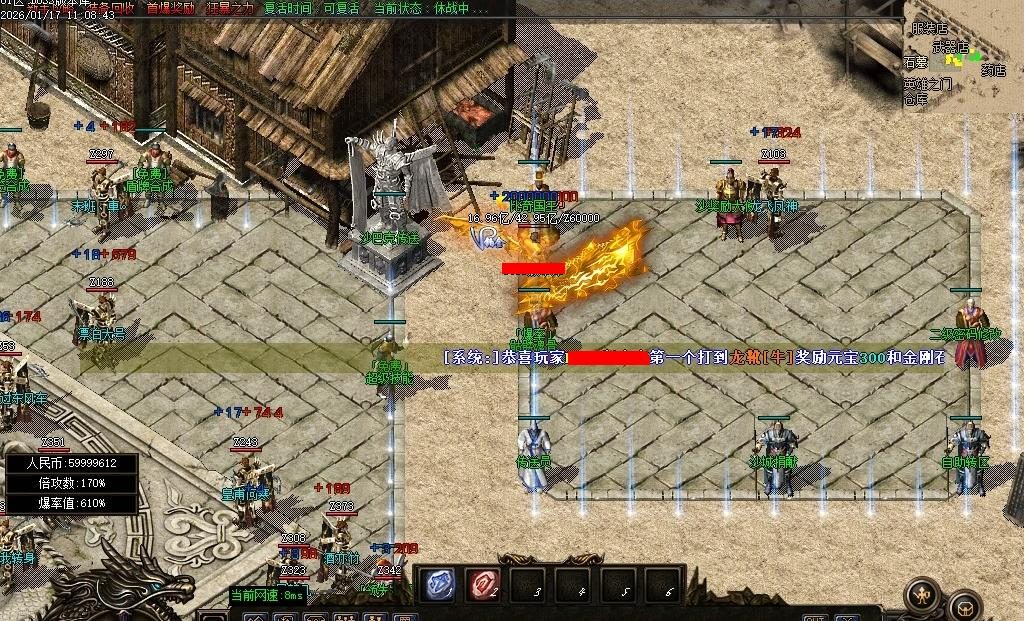This screenshot has height=621, width=1030.
Task: Select the 英雄之门 label on the minimap
Action: pos(927,85)
